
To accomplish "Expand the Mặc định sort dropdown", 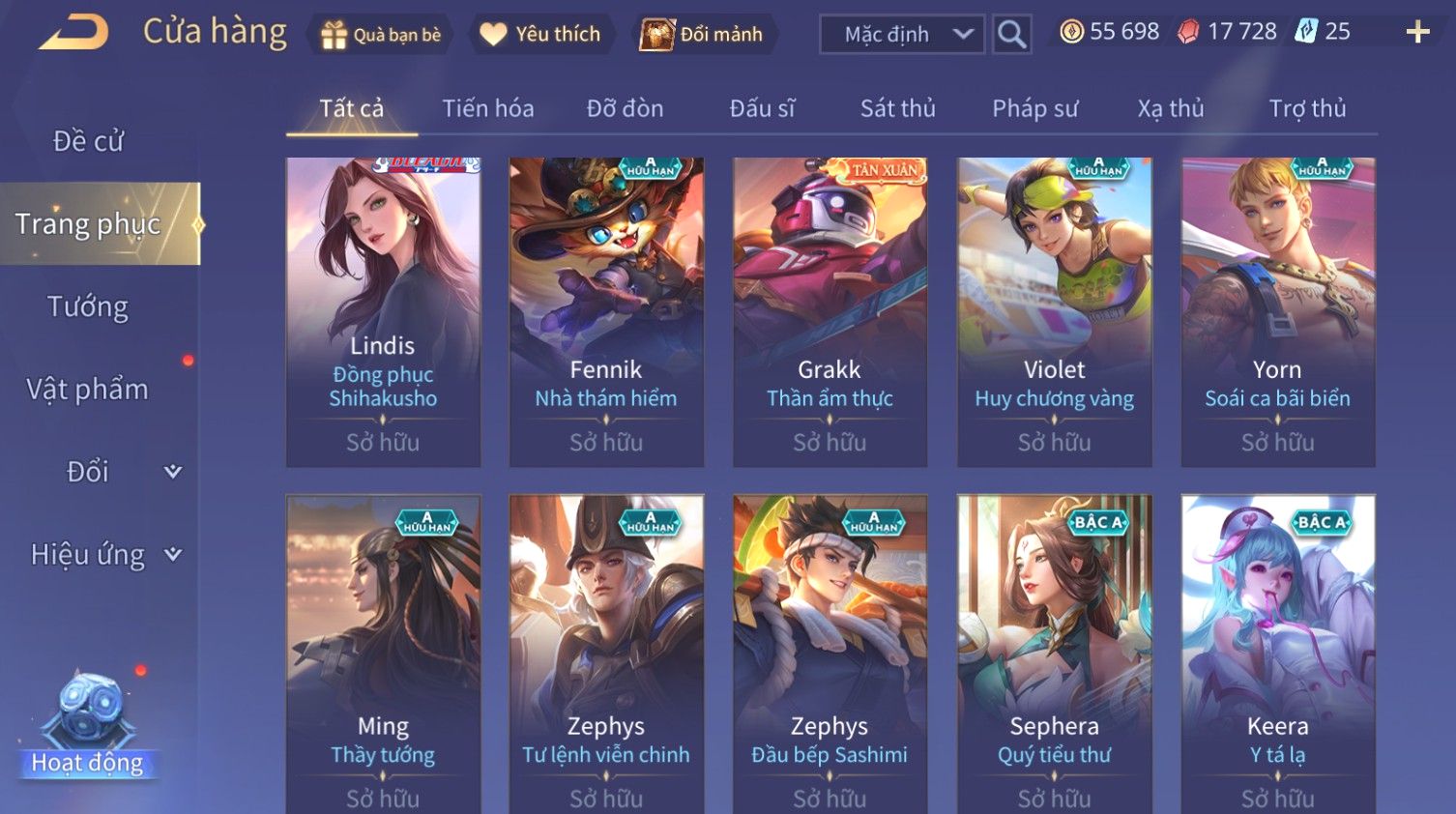I will pyautogui.click(x=901, y=35).
